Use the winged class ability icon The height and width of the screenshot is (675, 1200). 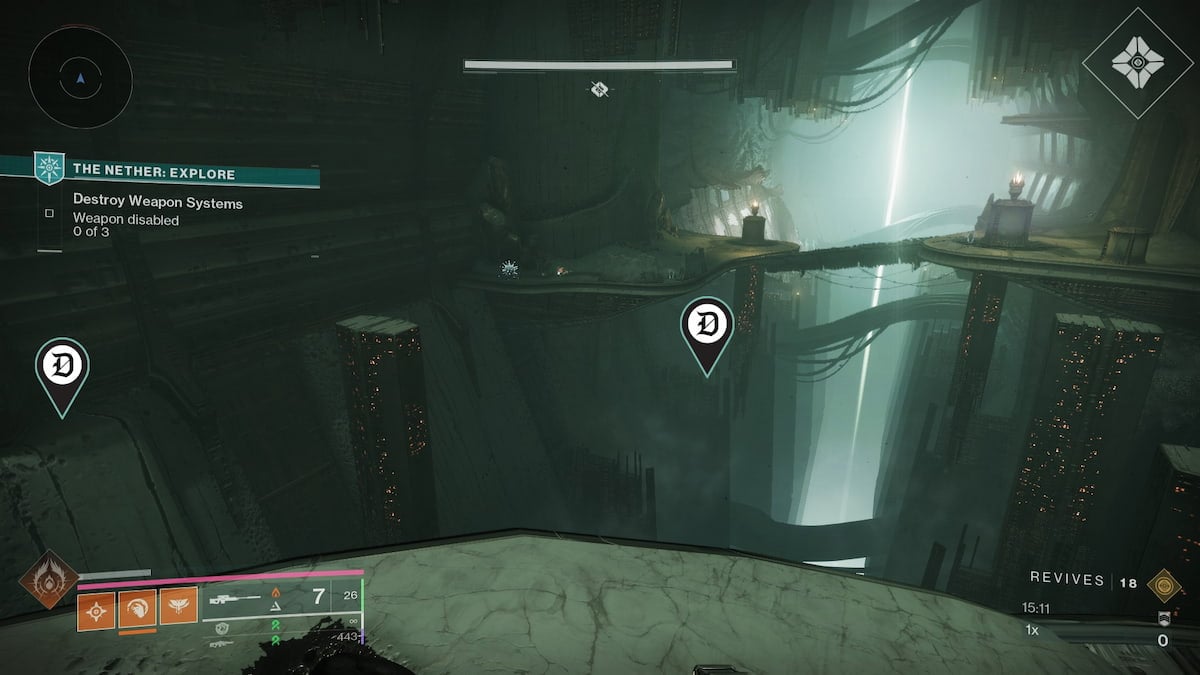point(179,607)
